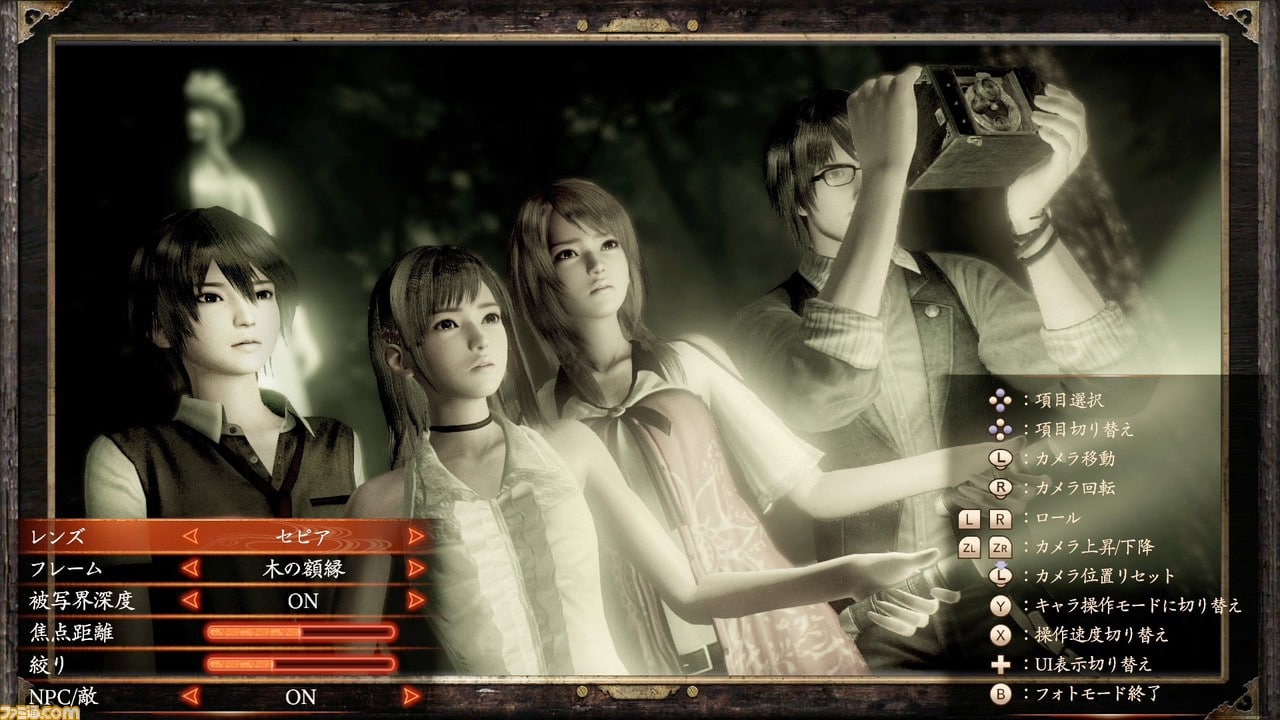
Task: Click the left arrow beside セピア lens
Action: pos(190,537)
